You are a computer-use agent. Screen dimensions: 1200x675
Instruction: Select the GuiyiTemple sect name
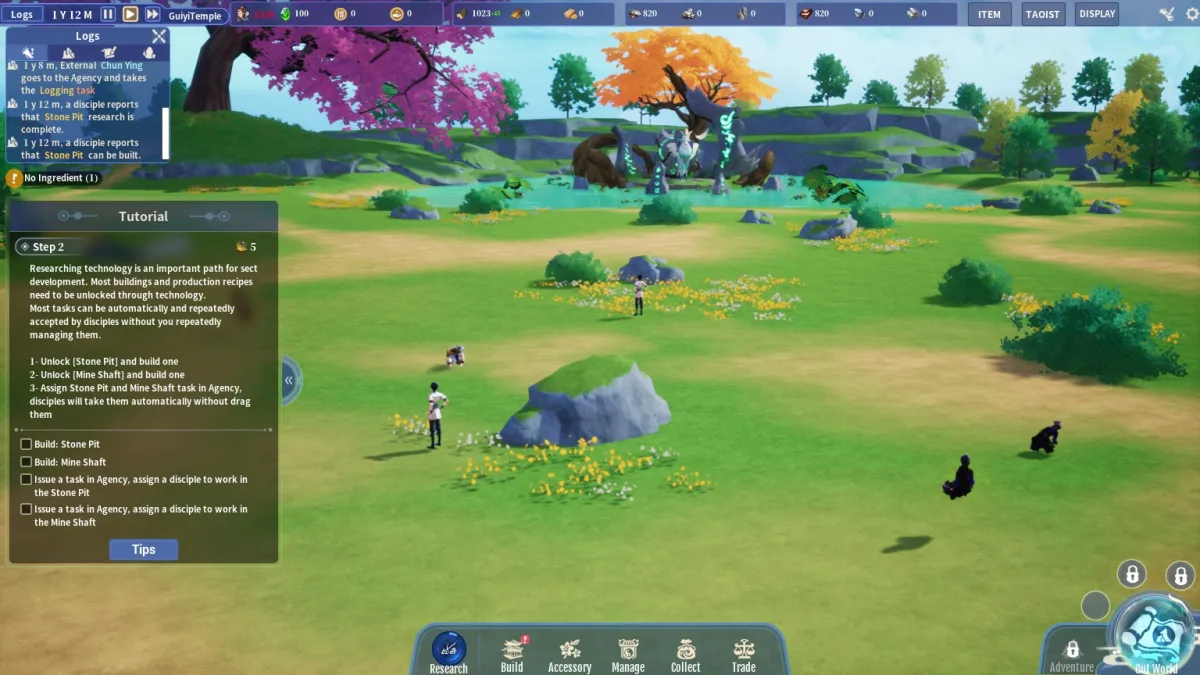tap(195, 15)
